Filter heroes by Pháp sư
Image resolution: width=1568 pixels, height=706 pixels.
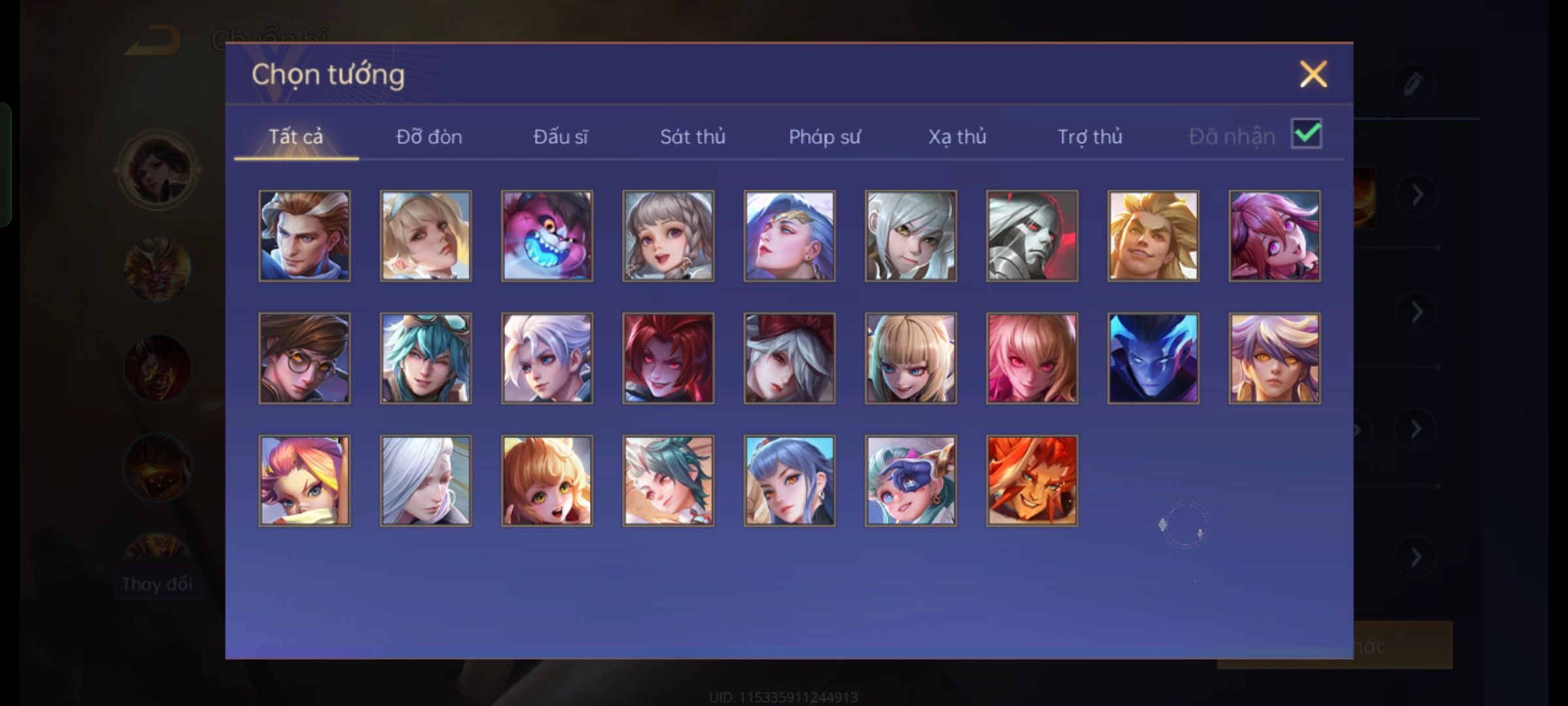825,137
